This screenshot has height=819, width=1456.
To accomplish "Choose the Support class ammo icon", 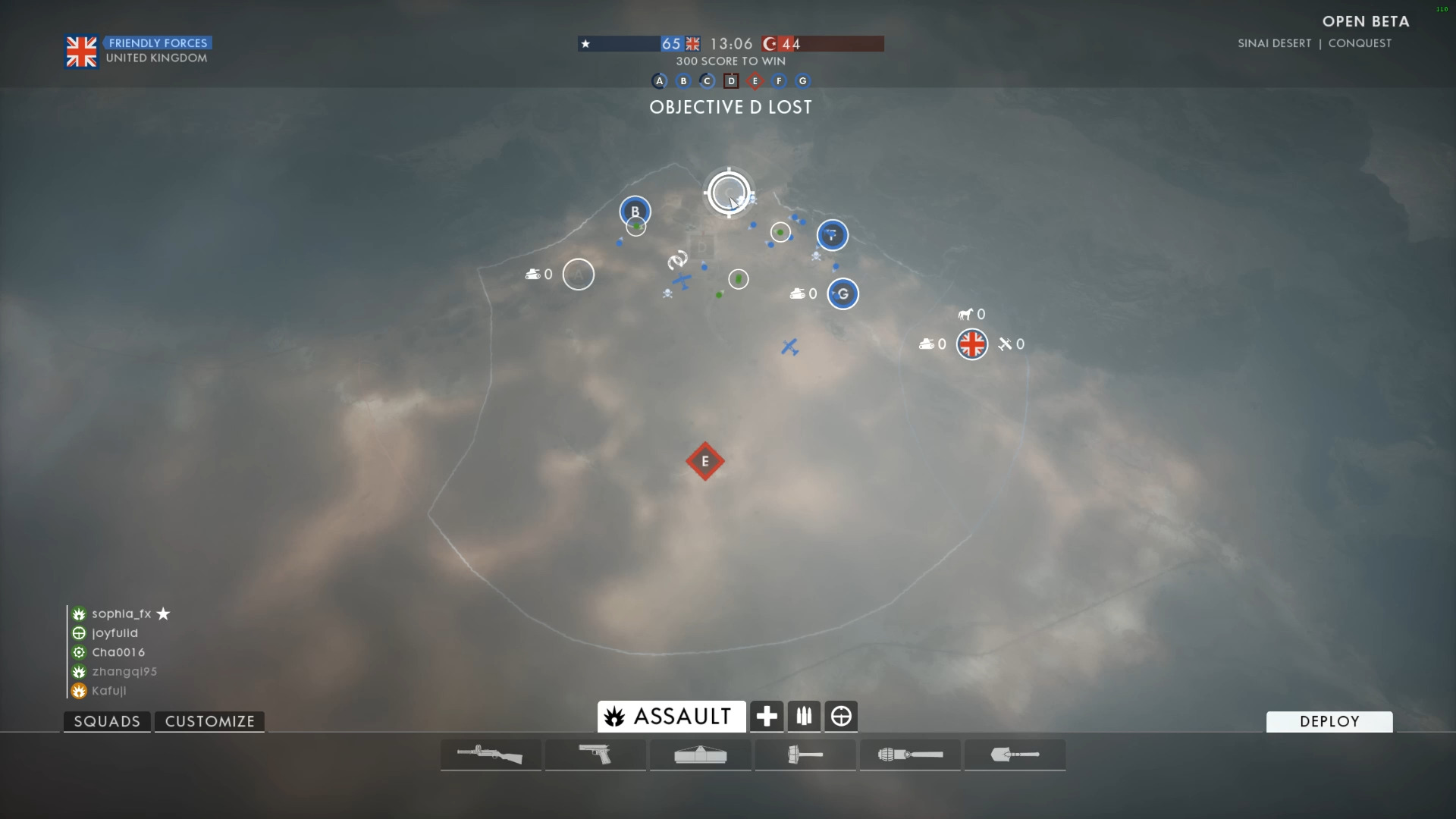I will 804,717.
